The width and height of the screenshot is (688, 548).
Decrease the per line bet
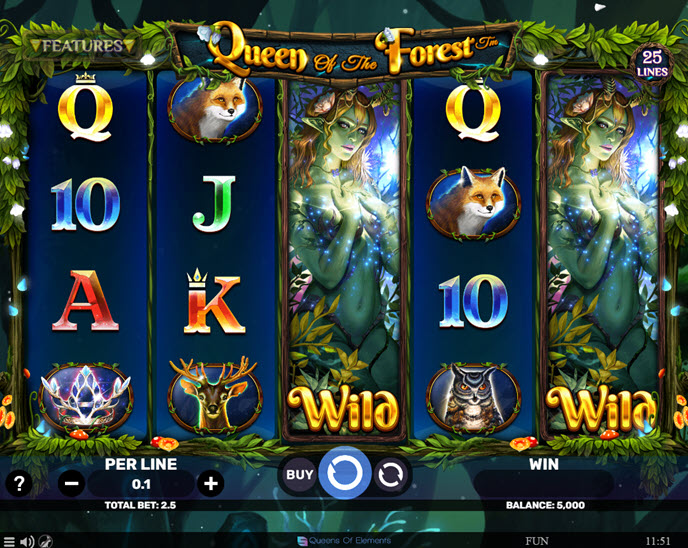72,484
